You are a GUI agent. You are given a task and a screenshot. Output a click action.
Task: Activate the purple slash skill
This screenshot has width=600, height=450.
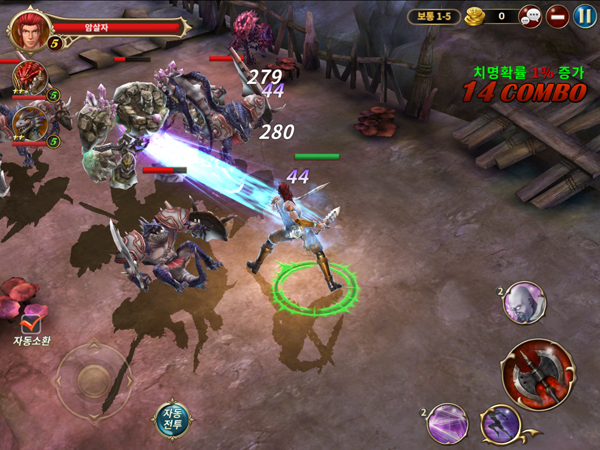[x=447, y=423]
